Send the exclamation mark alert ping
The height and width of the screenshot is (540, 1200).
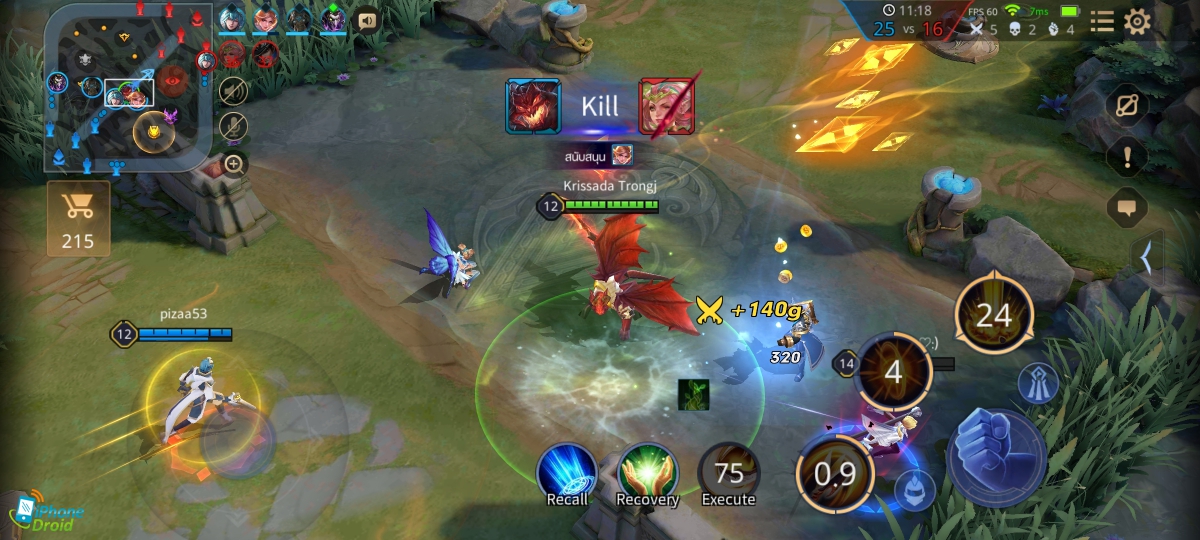1128,157
